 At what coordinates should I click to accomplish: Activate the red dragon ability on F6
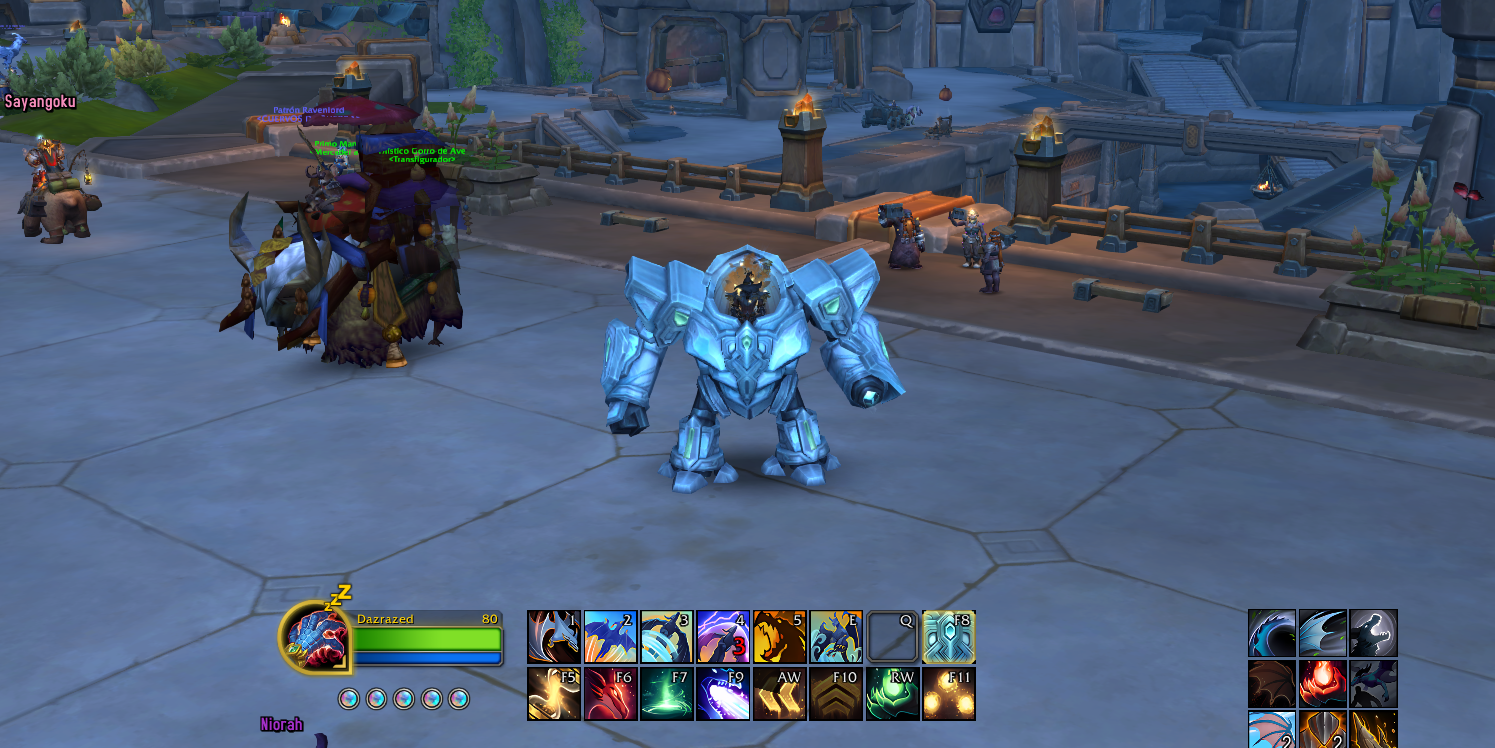point(610,694)
